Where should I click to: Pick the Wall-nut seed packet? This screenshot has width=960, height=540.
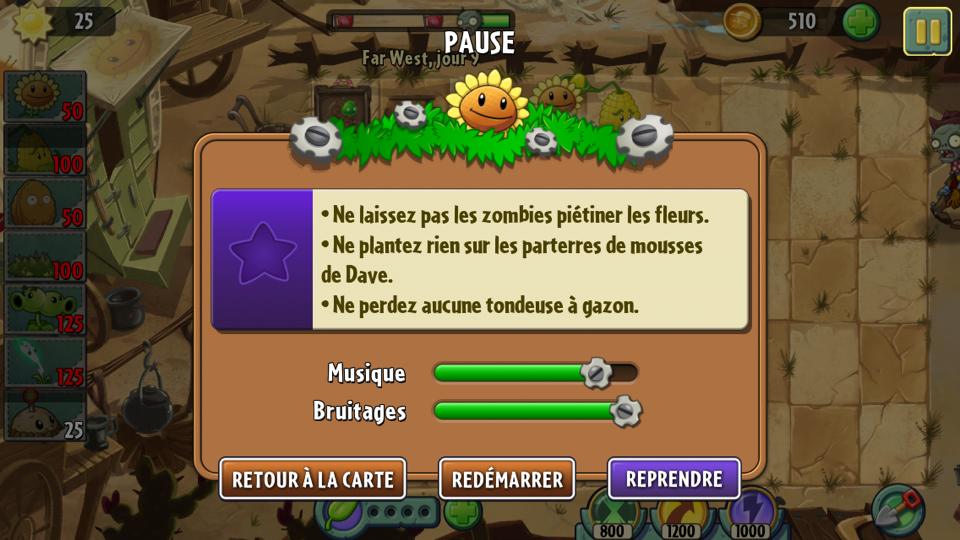click(x=45, y=203)
